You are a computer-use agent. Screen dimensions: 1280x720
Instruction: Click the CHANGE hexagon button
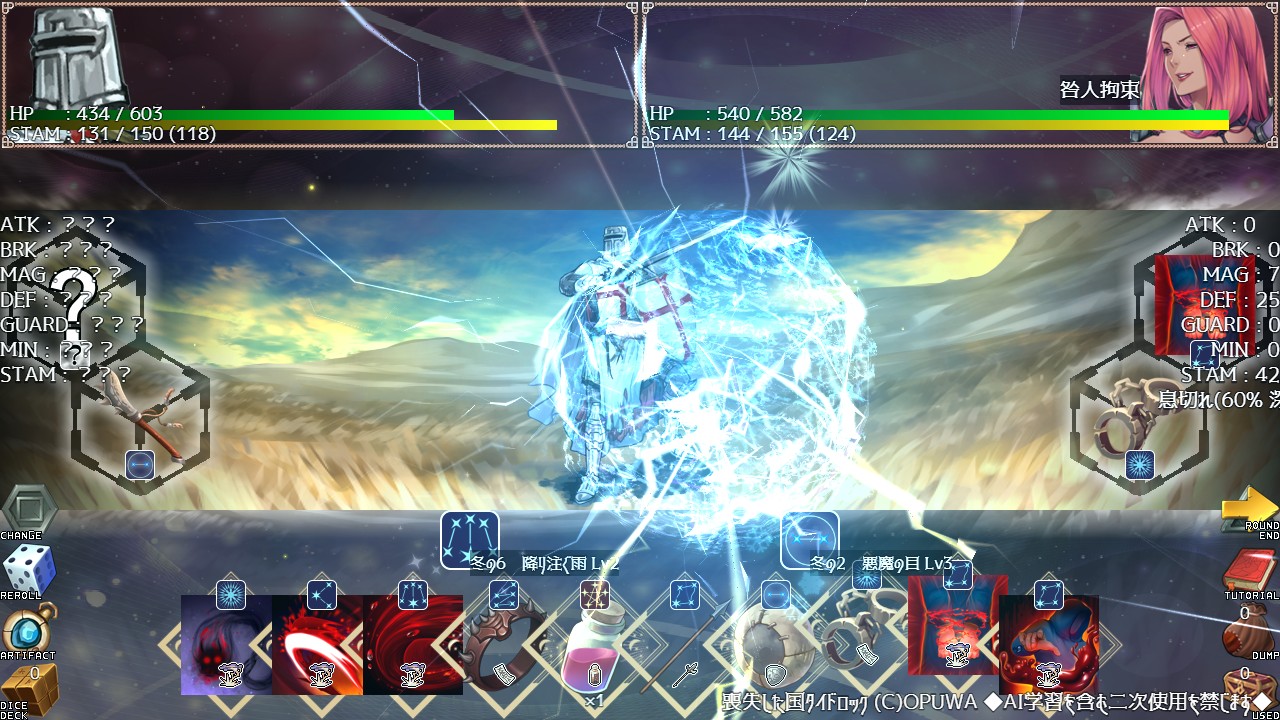point(27,510)
